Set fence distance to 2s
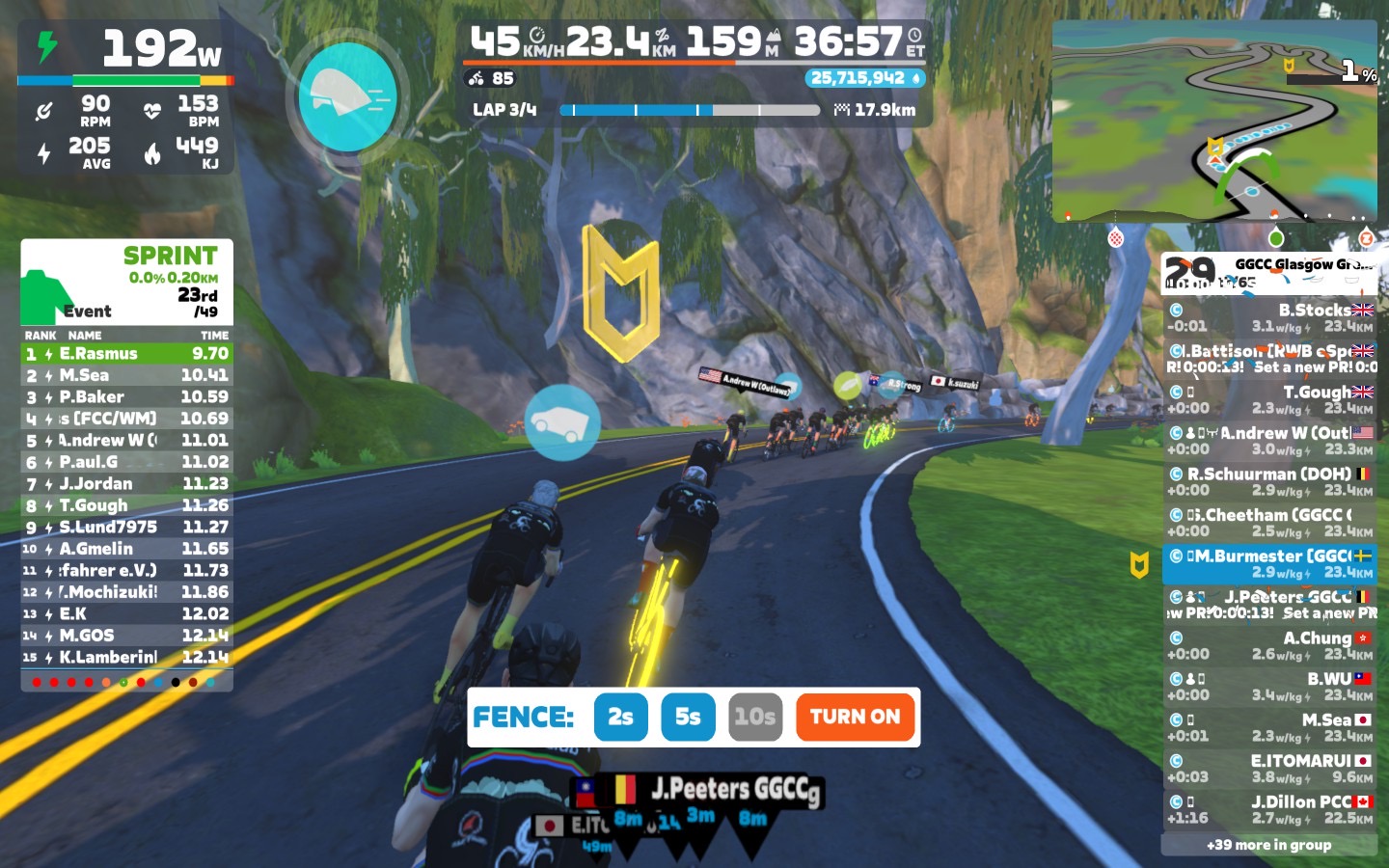The image size is (1389, 868). pos(620,717)
